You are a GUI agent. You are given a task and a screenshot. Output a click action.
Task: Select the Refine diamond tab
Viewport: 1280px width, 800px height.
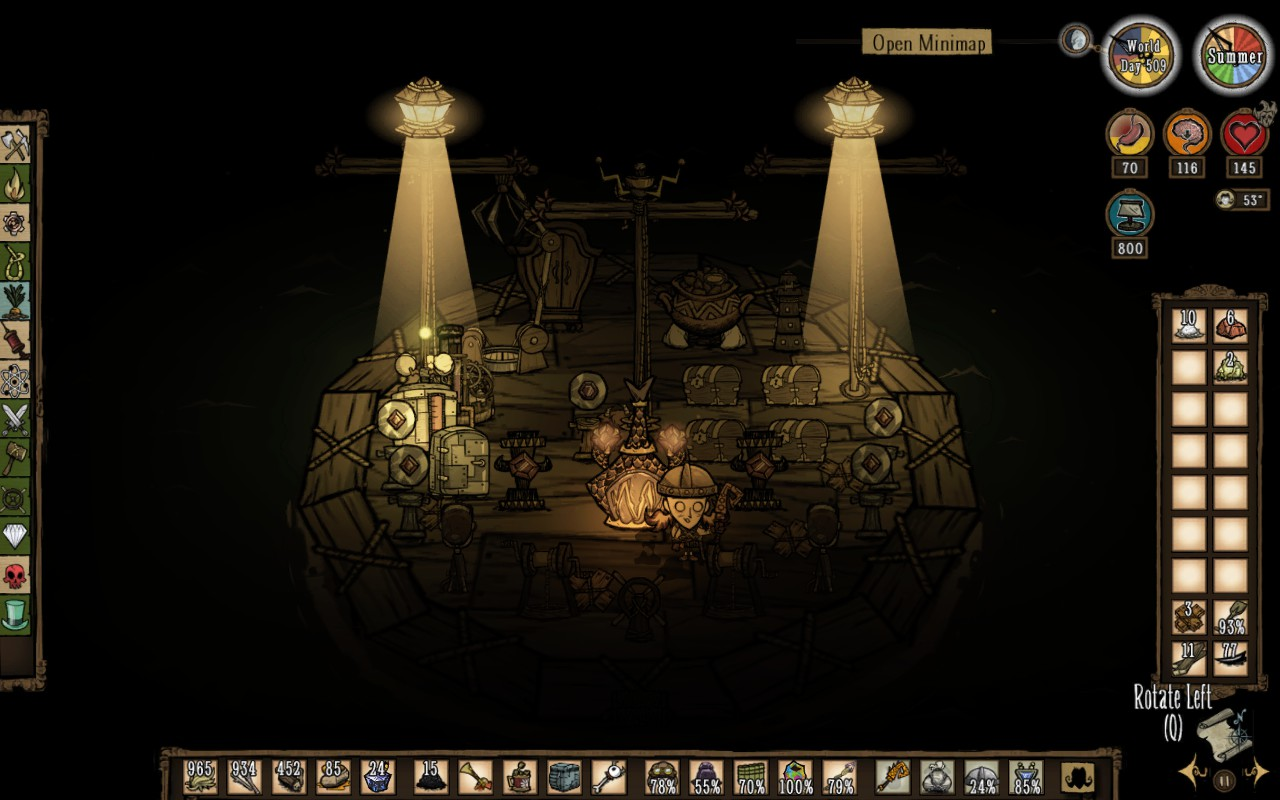tap(15, 535)
